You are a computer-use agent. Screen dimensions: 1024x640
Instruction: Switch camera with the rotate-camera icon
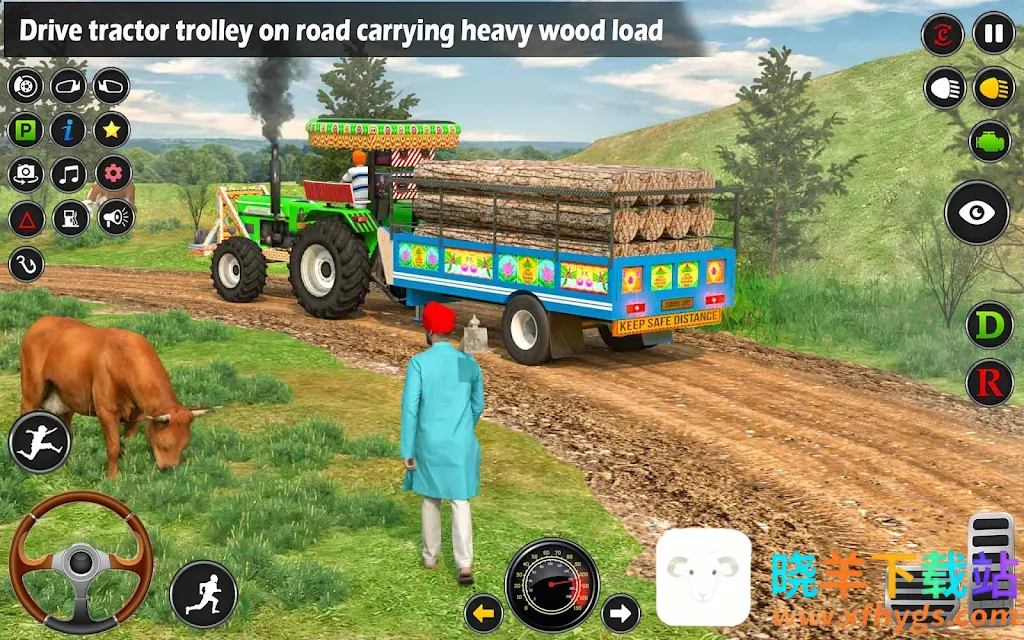click(26, 174)
